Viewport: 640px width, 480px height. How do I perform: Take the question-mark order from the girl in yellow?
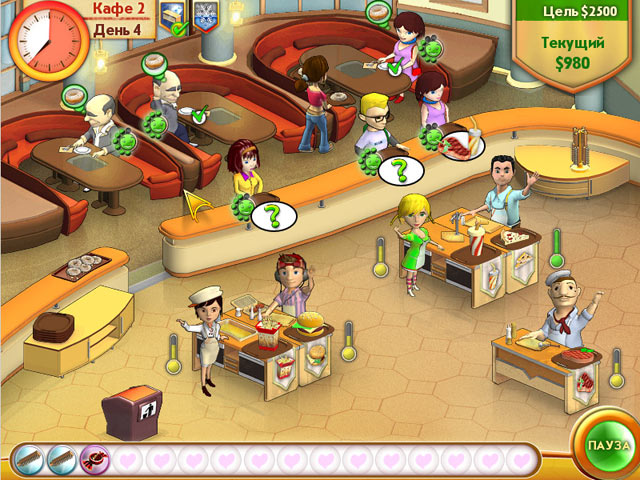(x=270, y=213)
